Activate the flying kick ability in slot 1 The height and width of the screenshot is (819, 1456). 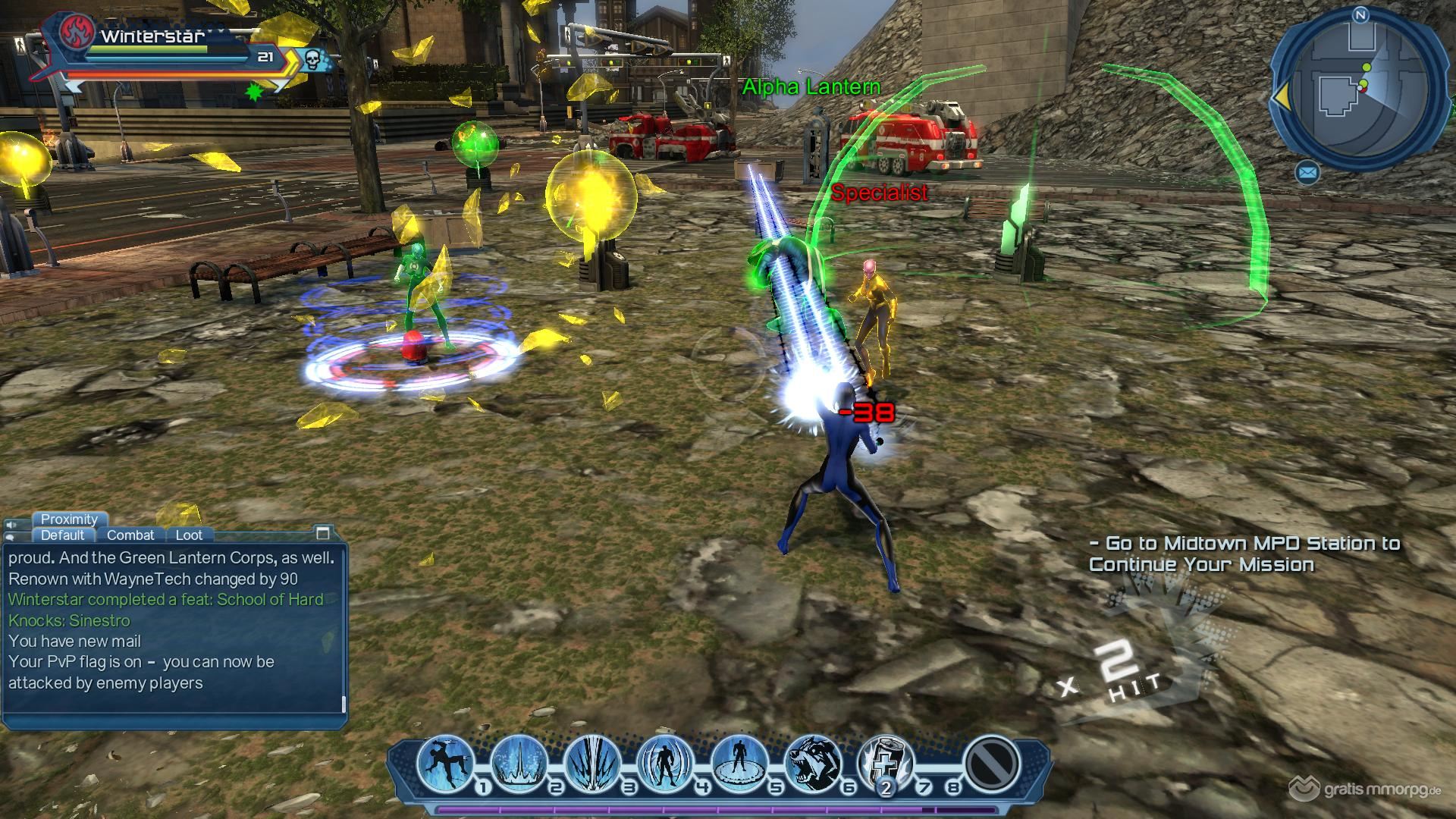click(x=445, y=761)
